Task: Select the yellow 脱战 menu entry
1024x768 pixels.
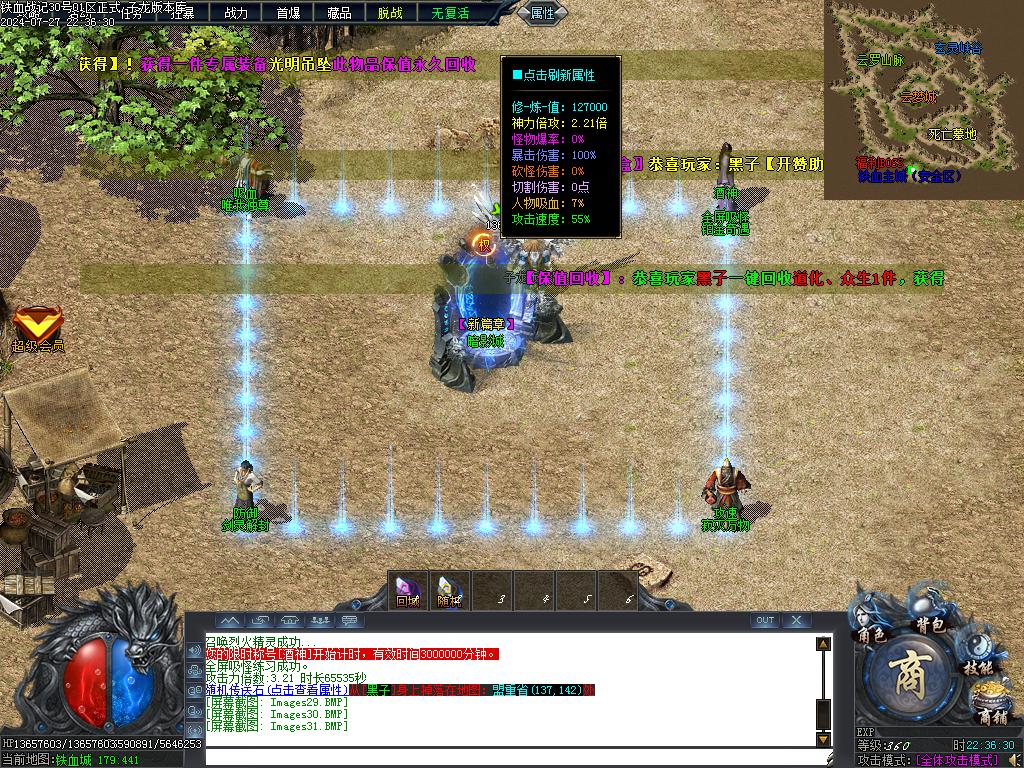Action: tap(390, 13)
